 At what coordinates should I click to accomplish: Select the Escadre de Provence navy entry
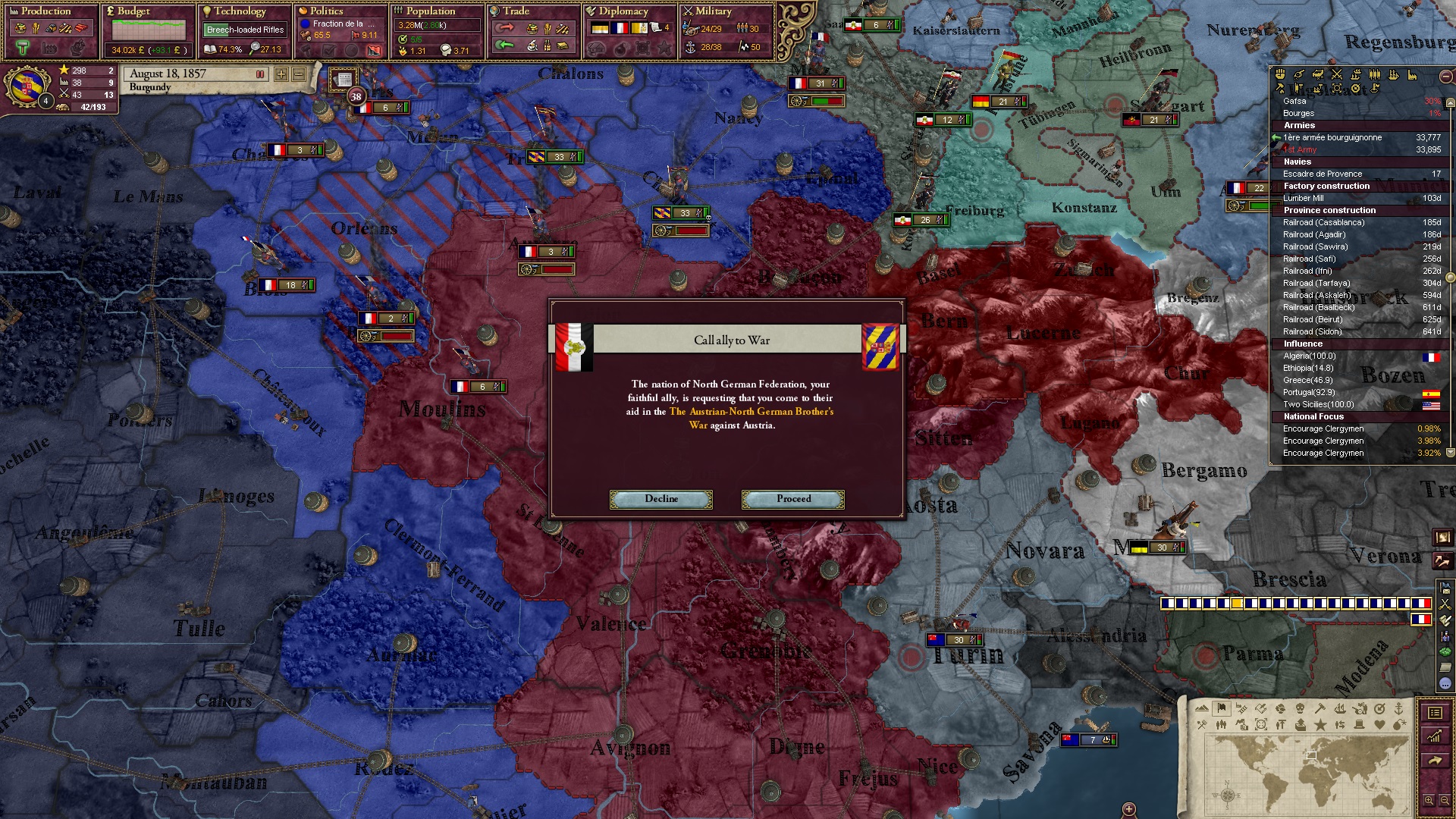point(1322,174)
